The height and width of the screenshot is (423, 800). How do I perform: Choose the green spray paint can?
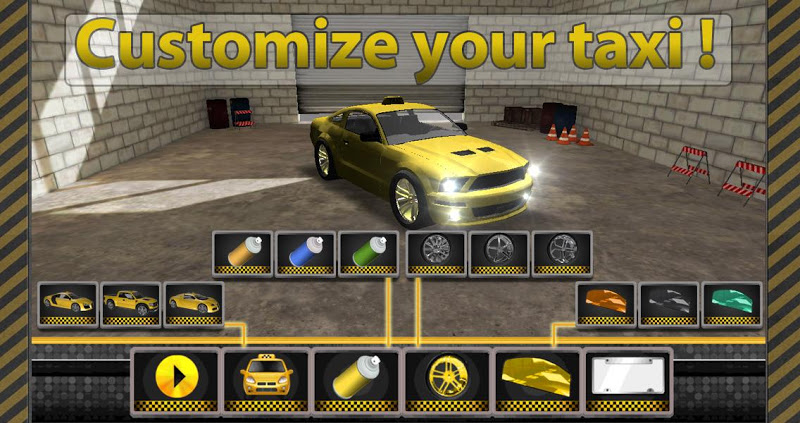(369, 252)
